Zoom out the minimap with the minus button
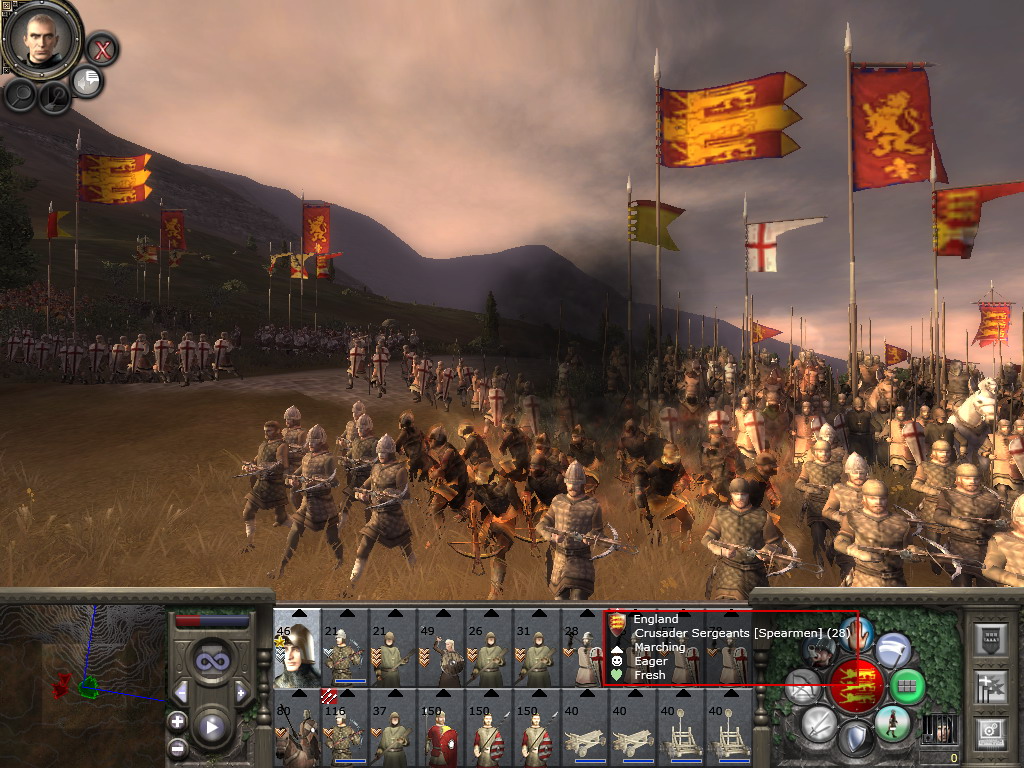The height and width of the screenshot is (768, 1024). click(x=177, y=746)
